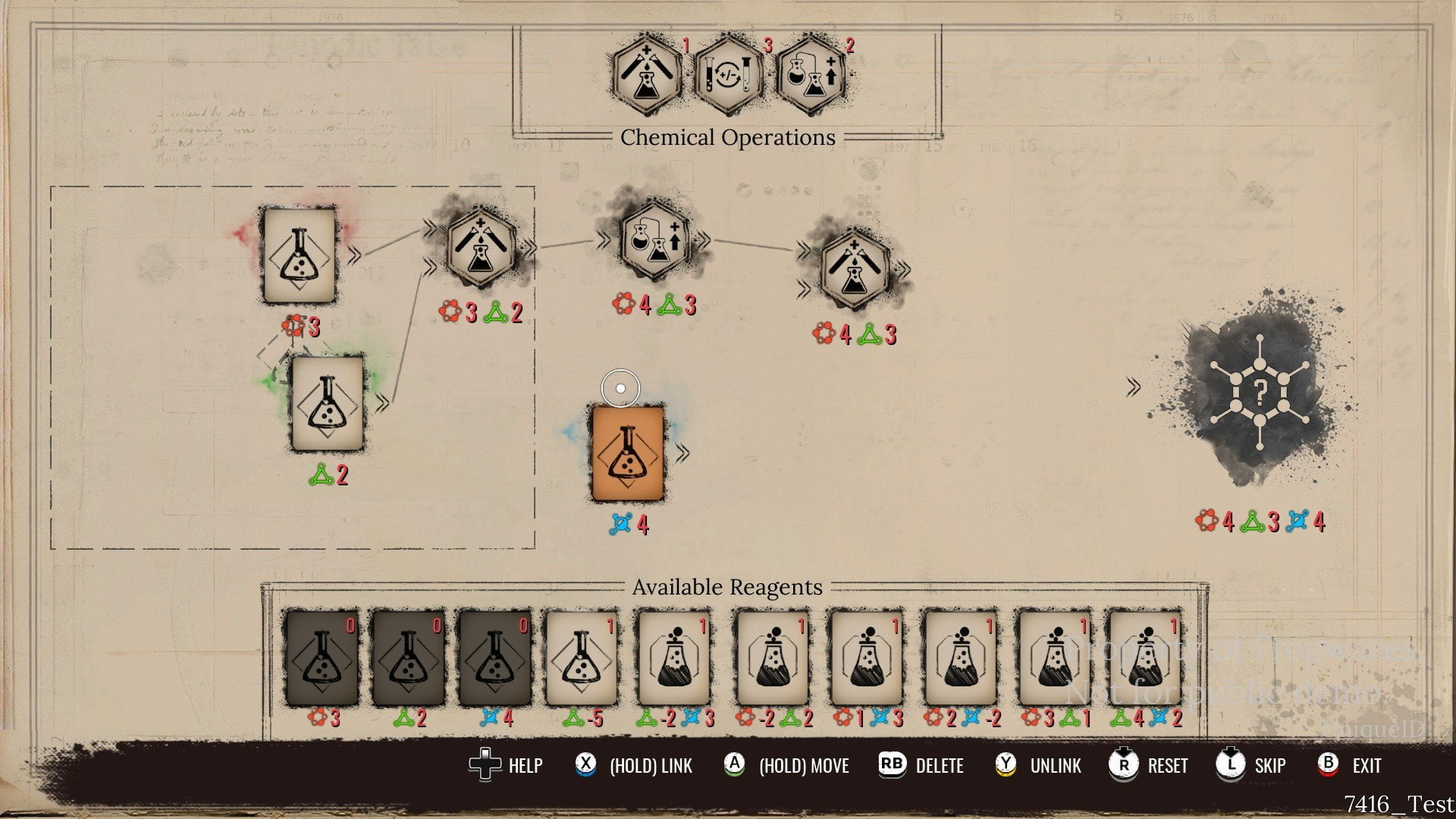
Task: Choose the depleted green 2 reagent card
Action: point(408,658)
